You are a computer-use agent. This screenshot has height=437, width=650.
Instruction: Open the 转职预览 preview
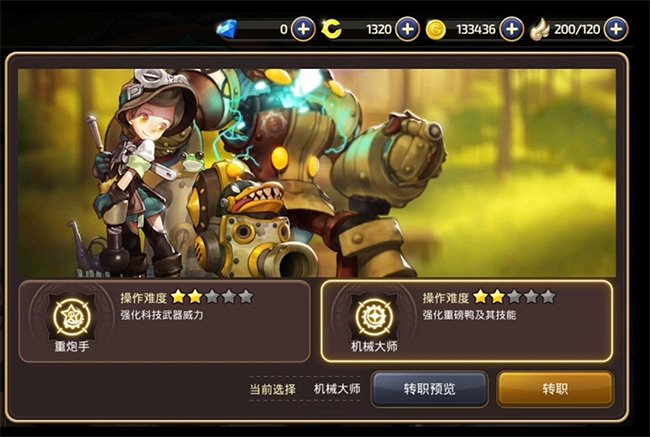click(429, 388)
